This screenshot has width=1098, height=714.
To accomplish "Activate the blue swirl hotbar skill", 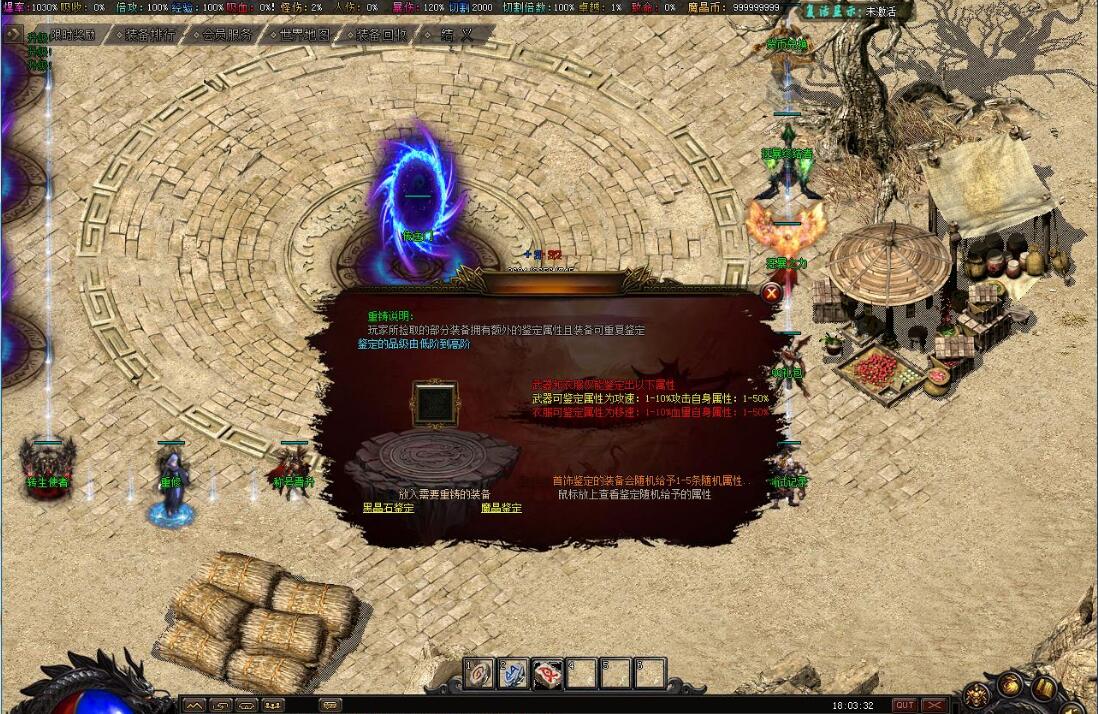I will click(x=514, y=673).
